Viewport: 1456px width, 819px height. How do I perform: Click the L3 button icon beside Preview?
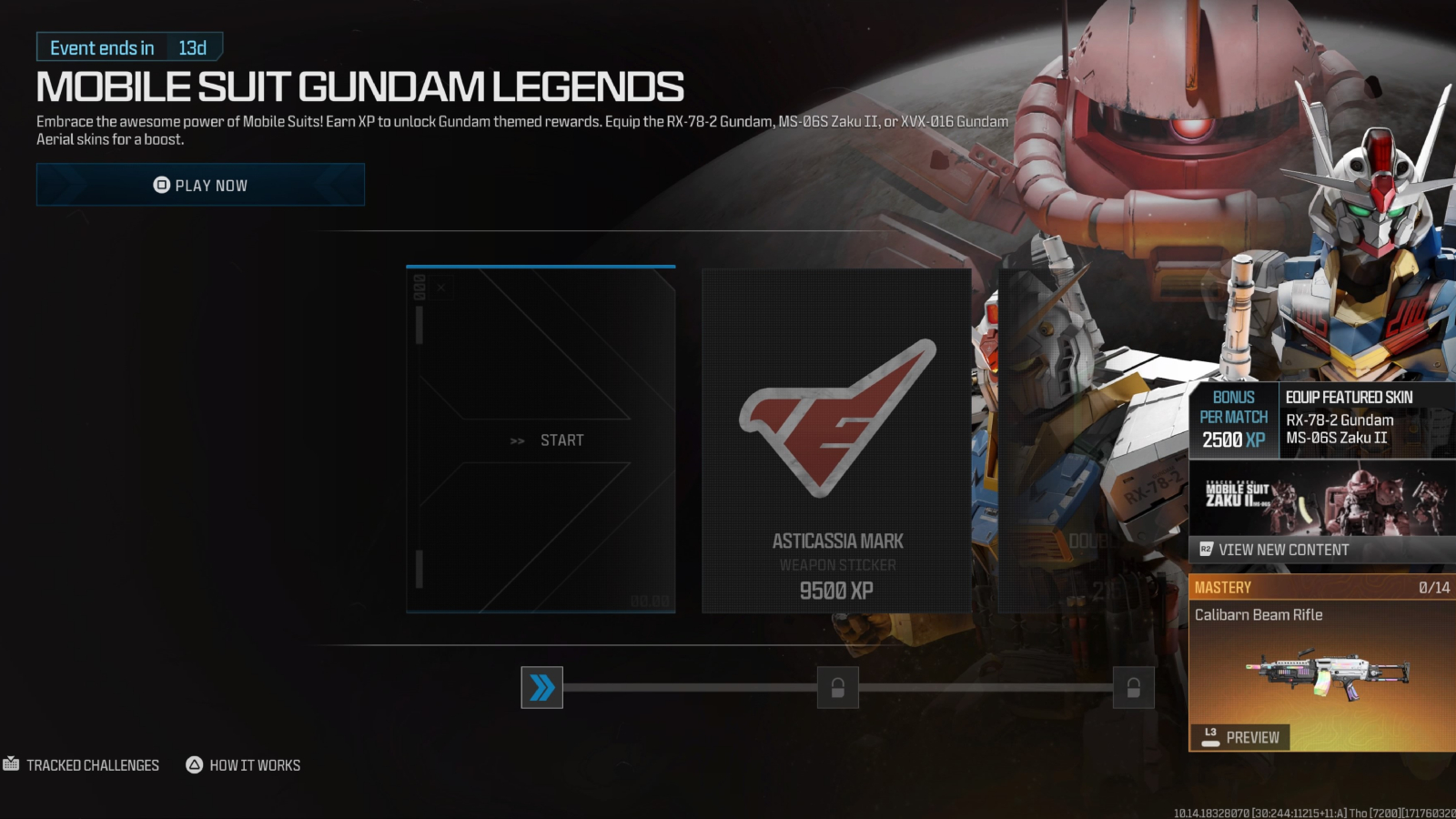[x=1210, y=737]
